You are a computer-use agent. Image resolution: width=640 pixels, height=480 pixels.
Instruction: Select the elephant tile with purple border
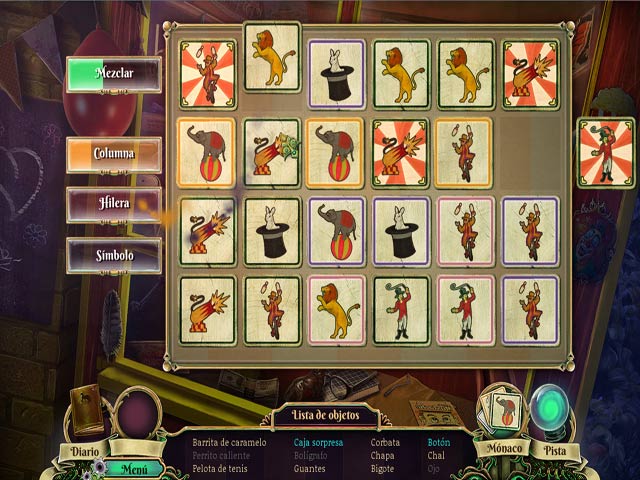coord(336,231)
